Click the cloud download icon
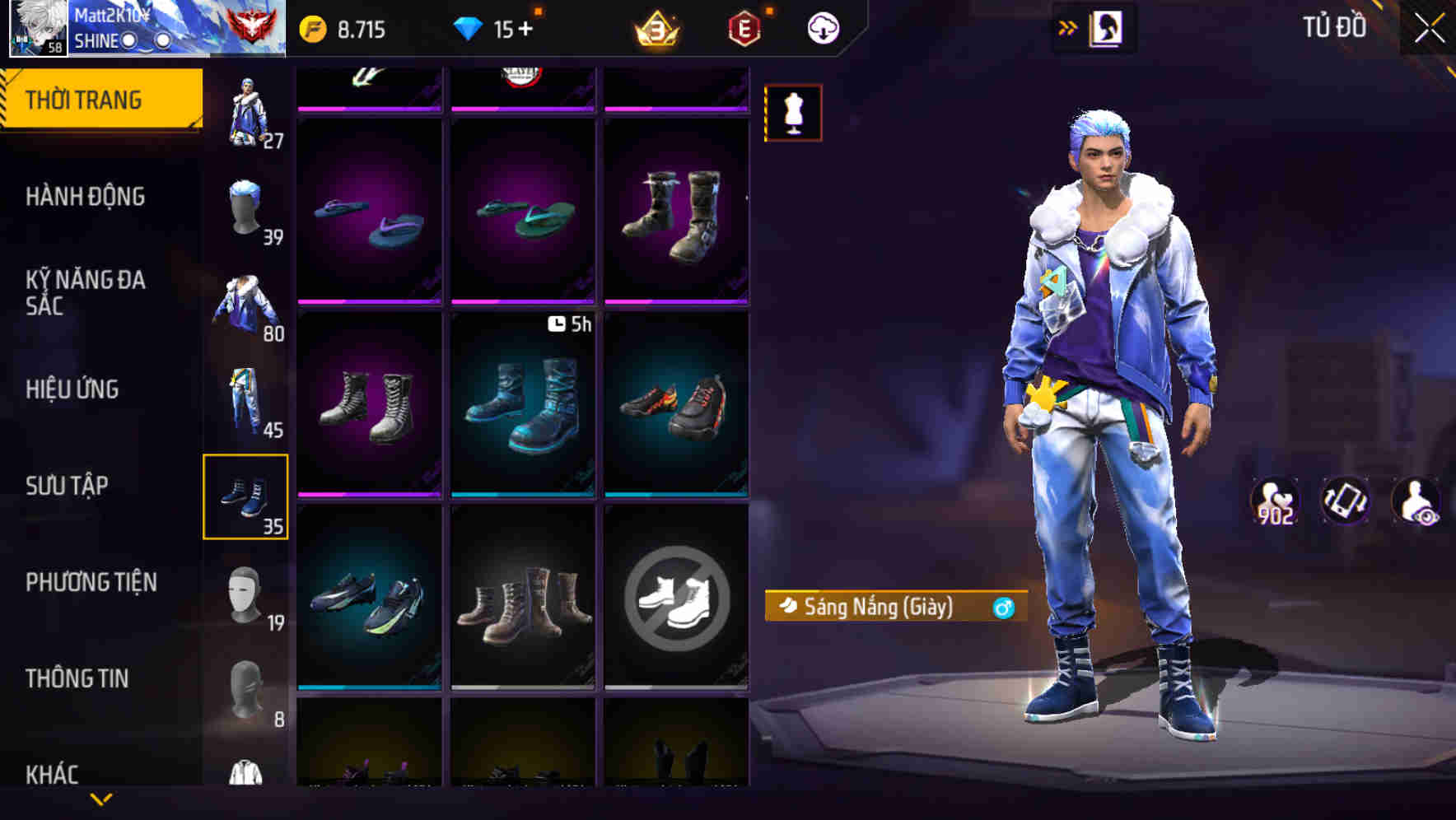 point(822,26)
